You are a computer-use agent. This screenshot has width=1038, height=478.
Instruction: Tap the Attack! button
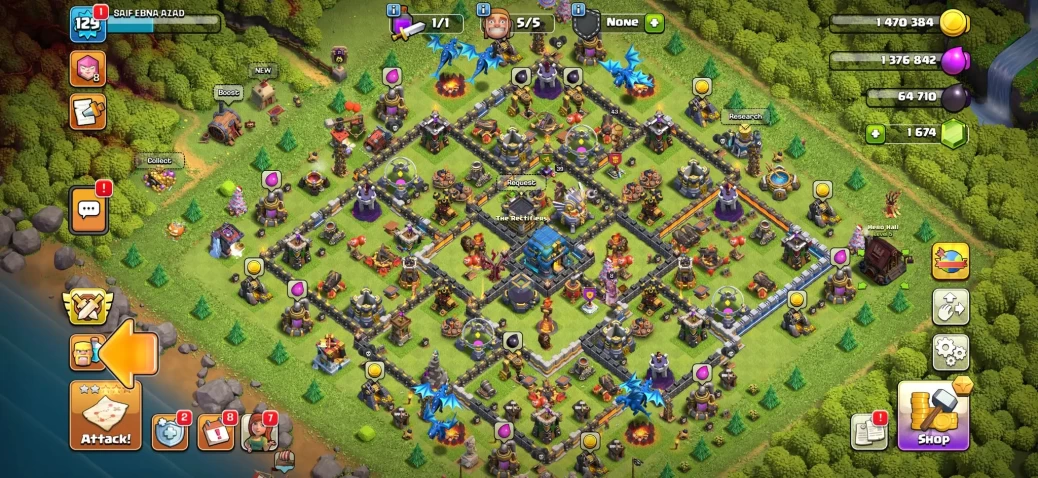coord(105,415)
